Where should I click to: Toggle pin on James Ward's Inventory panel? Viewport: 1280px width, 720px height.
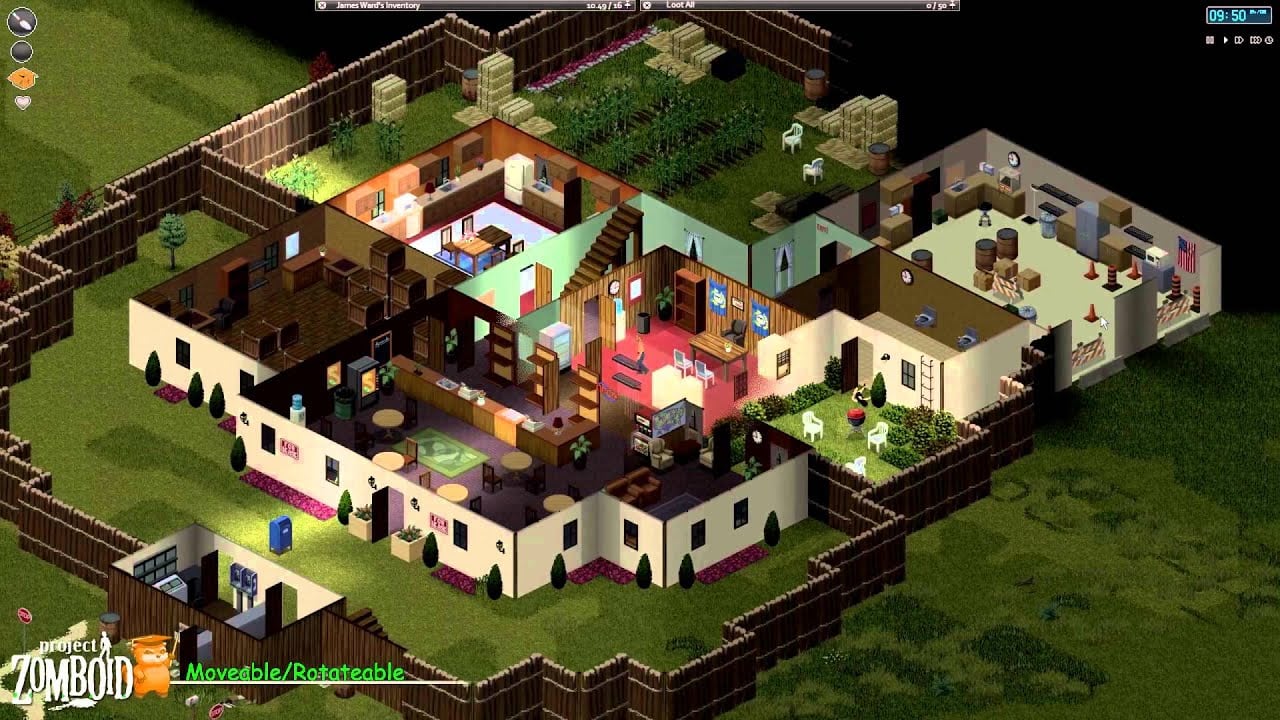click(x=321, y=5)
